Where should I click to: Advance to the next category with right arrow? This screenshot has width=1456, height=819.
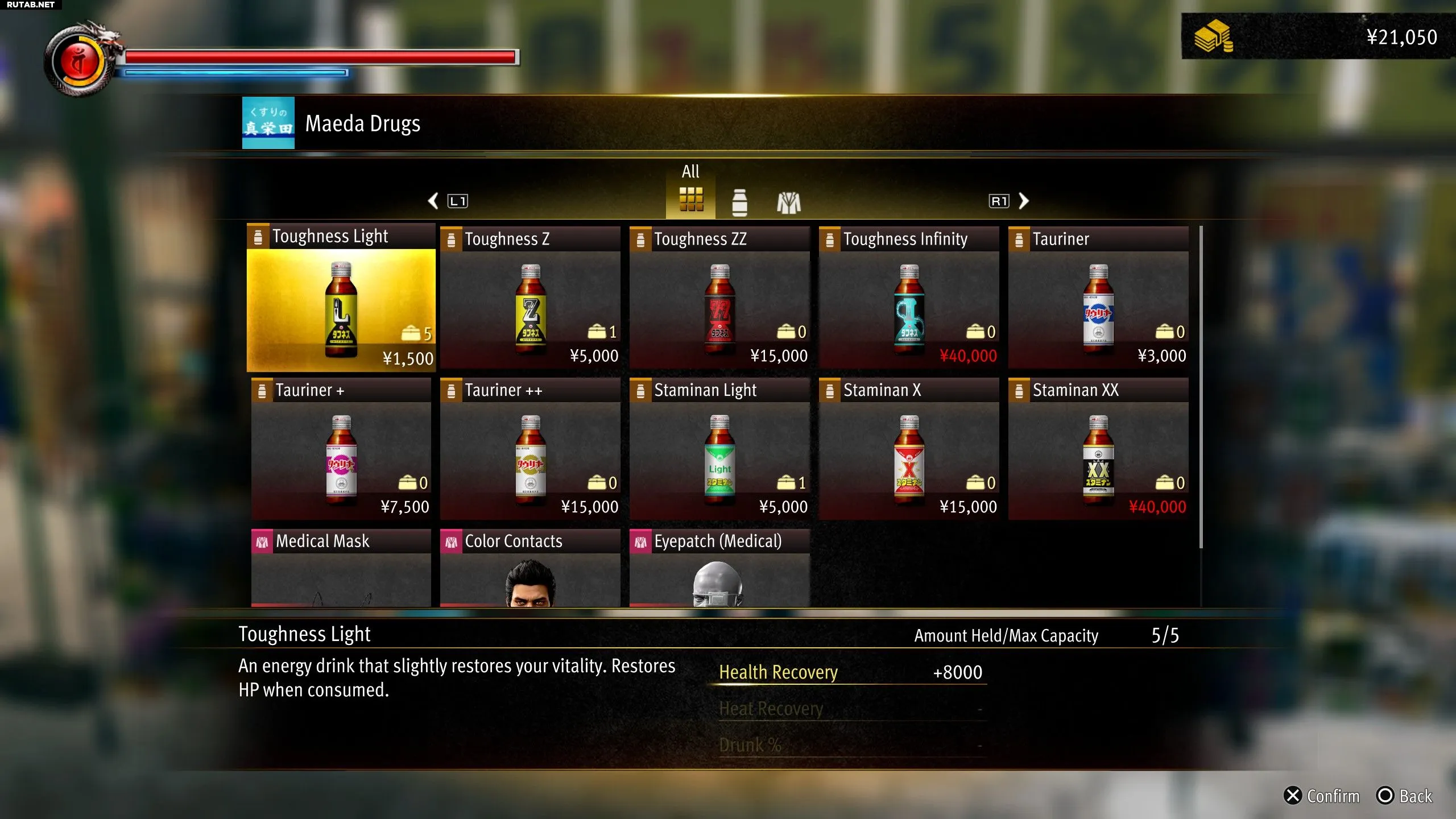pyautogui.click(x=1023, y=201)
